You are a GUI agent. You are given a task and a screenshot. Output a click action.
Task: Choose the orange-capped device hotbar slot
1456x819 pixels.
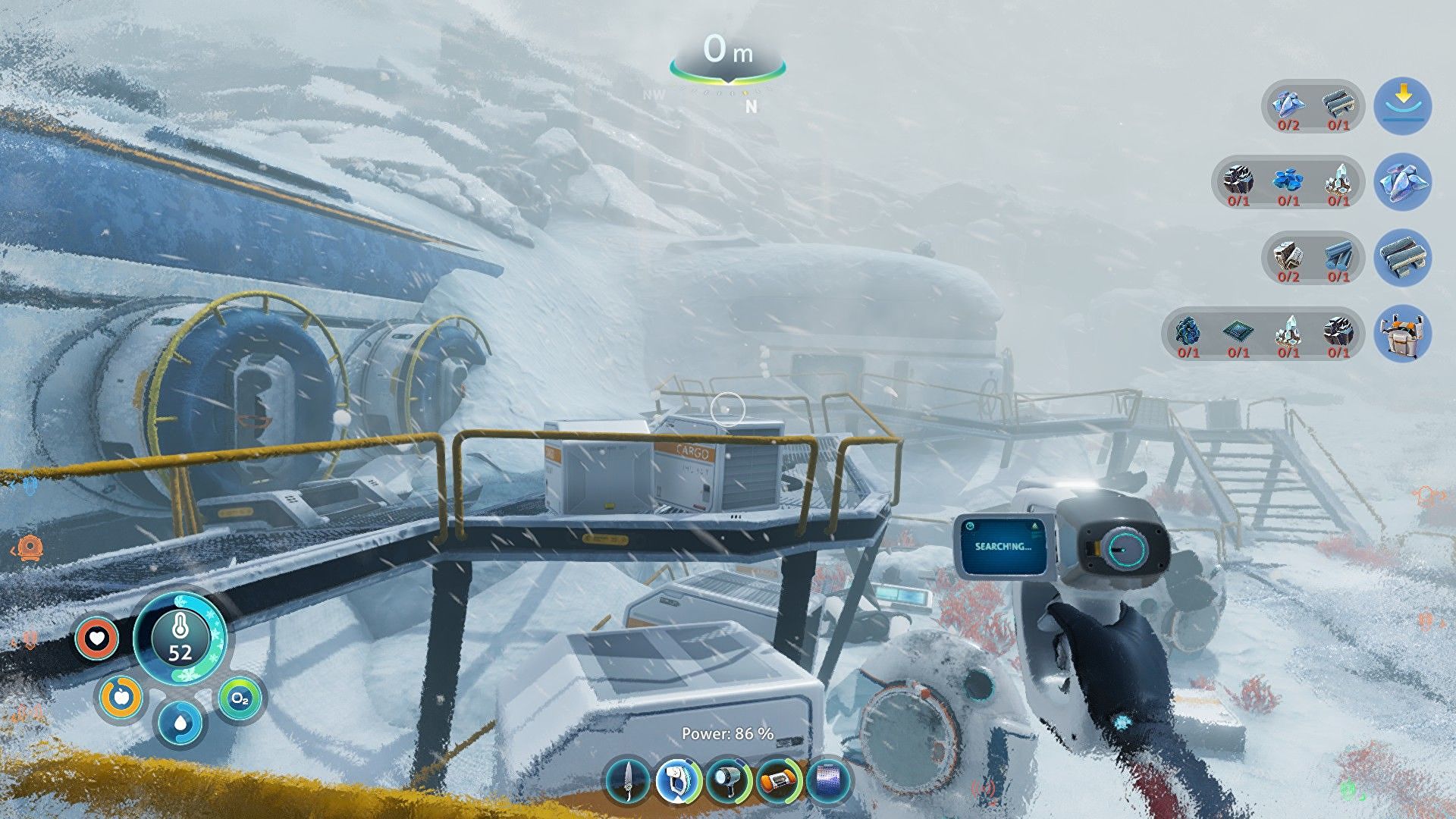[778, 781]
